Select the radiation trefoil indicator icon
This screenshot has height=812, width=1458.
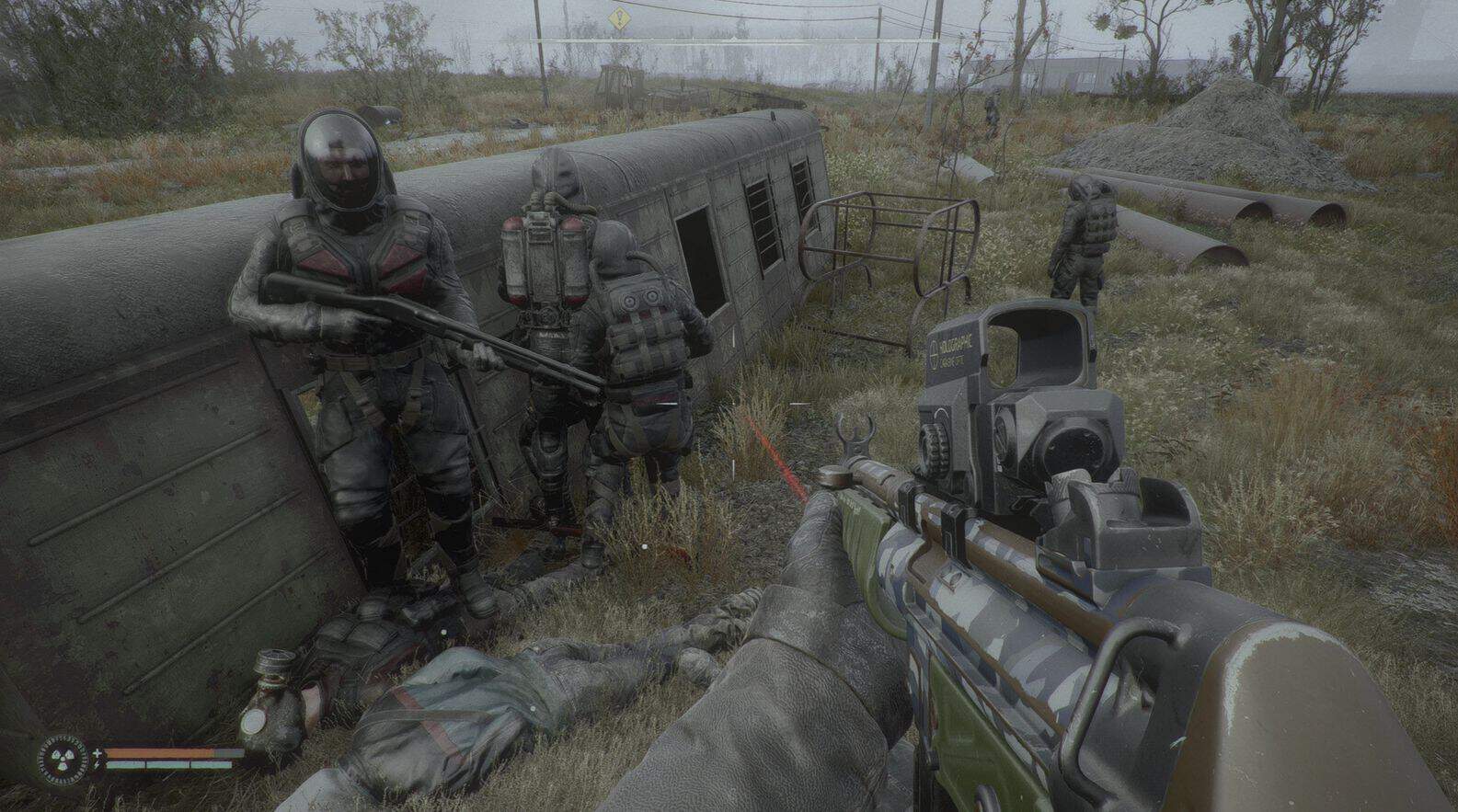pos(64,758)
